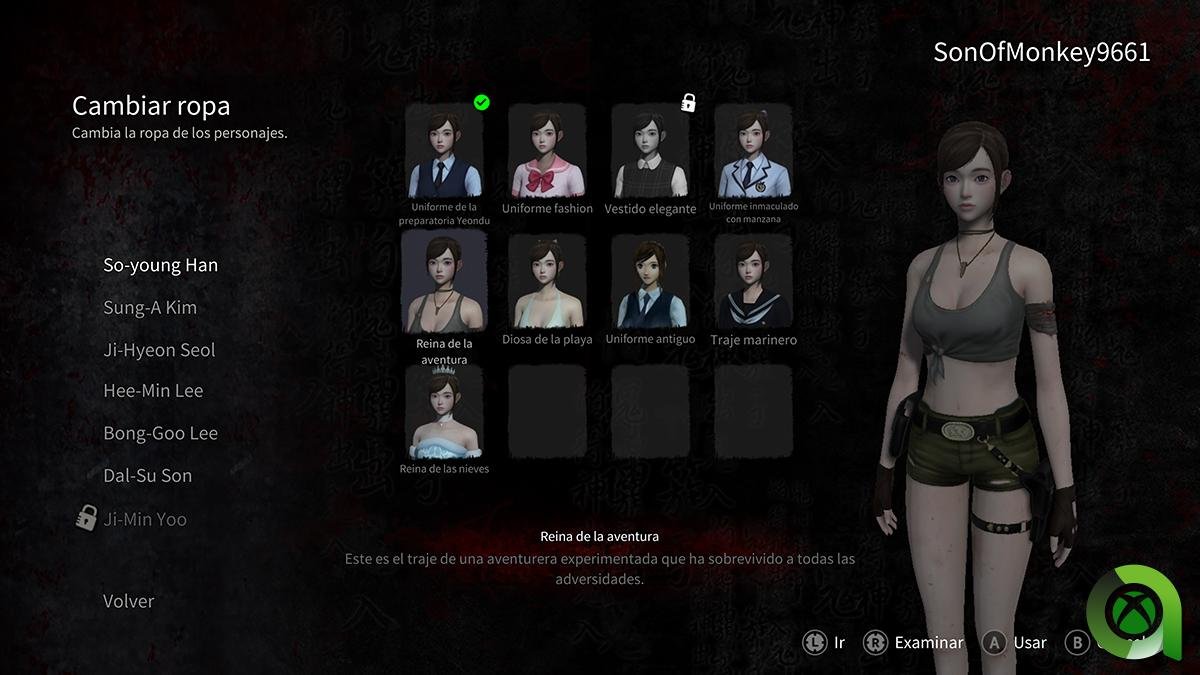
Task: Select So-young Han from character list
Action: pos(160,265)
